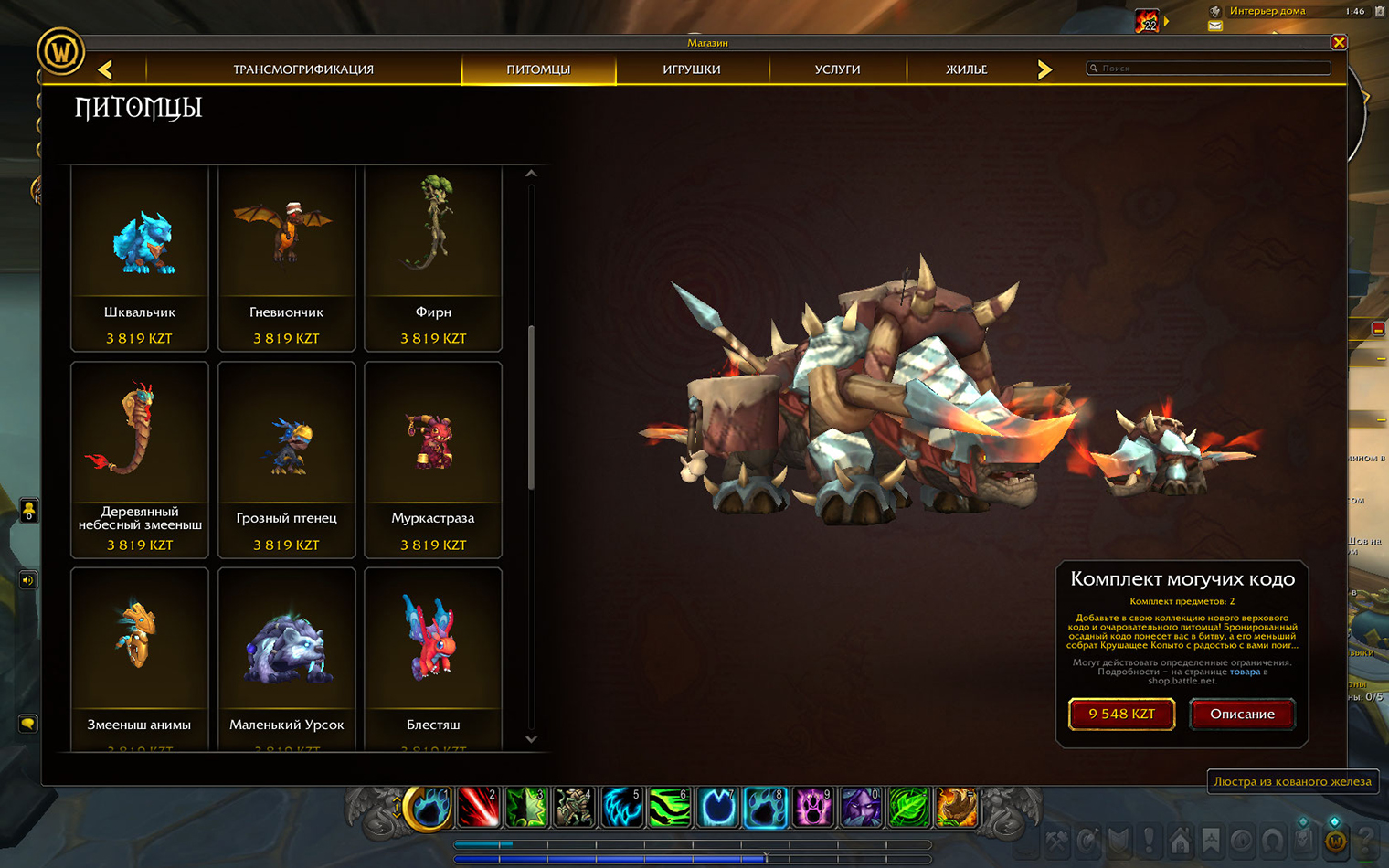Viewport: 1389px width, 868px height.
Task: Close the shop window
Action: click(1339, 42)
